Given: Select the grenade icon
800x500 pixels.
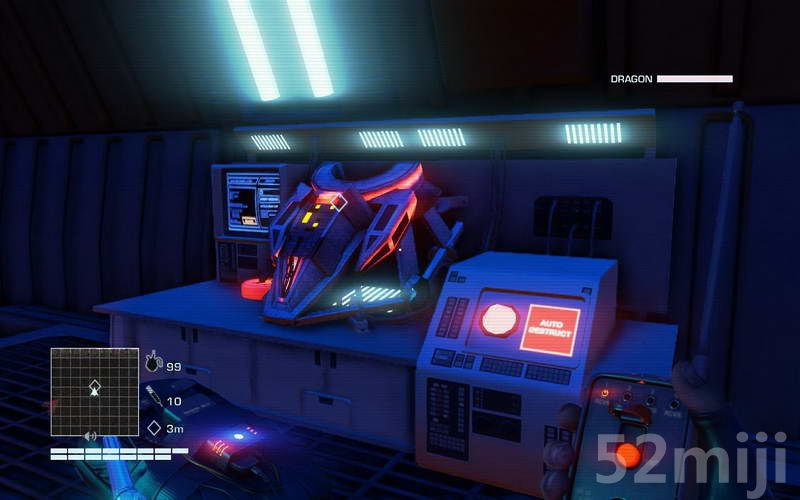Looking at the screenshot, I should point(154,364).
